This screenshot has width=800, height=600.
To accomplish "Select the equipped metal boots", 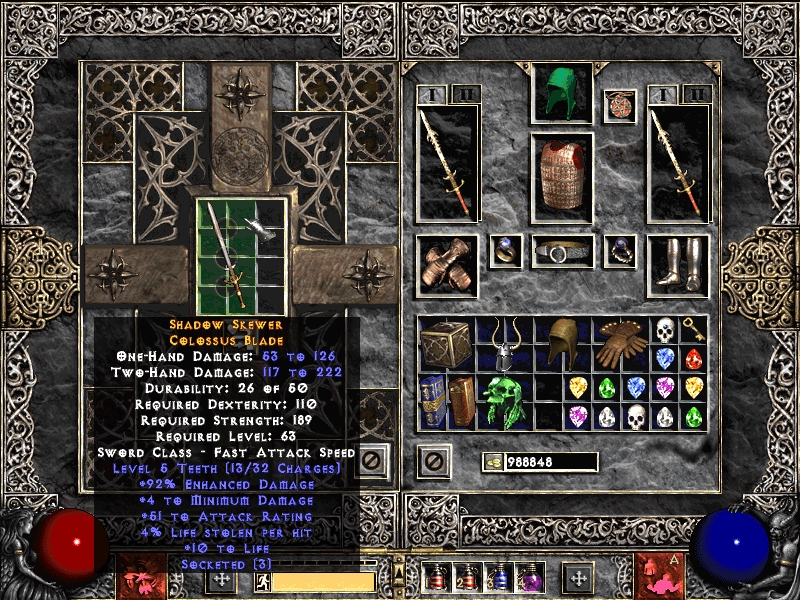I will pos(678,264).
